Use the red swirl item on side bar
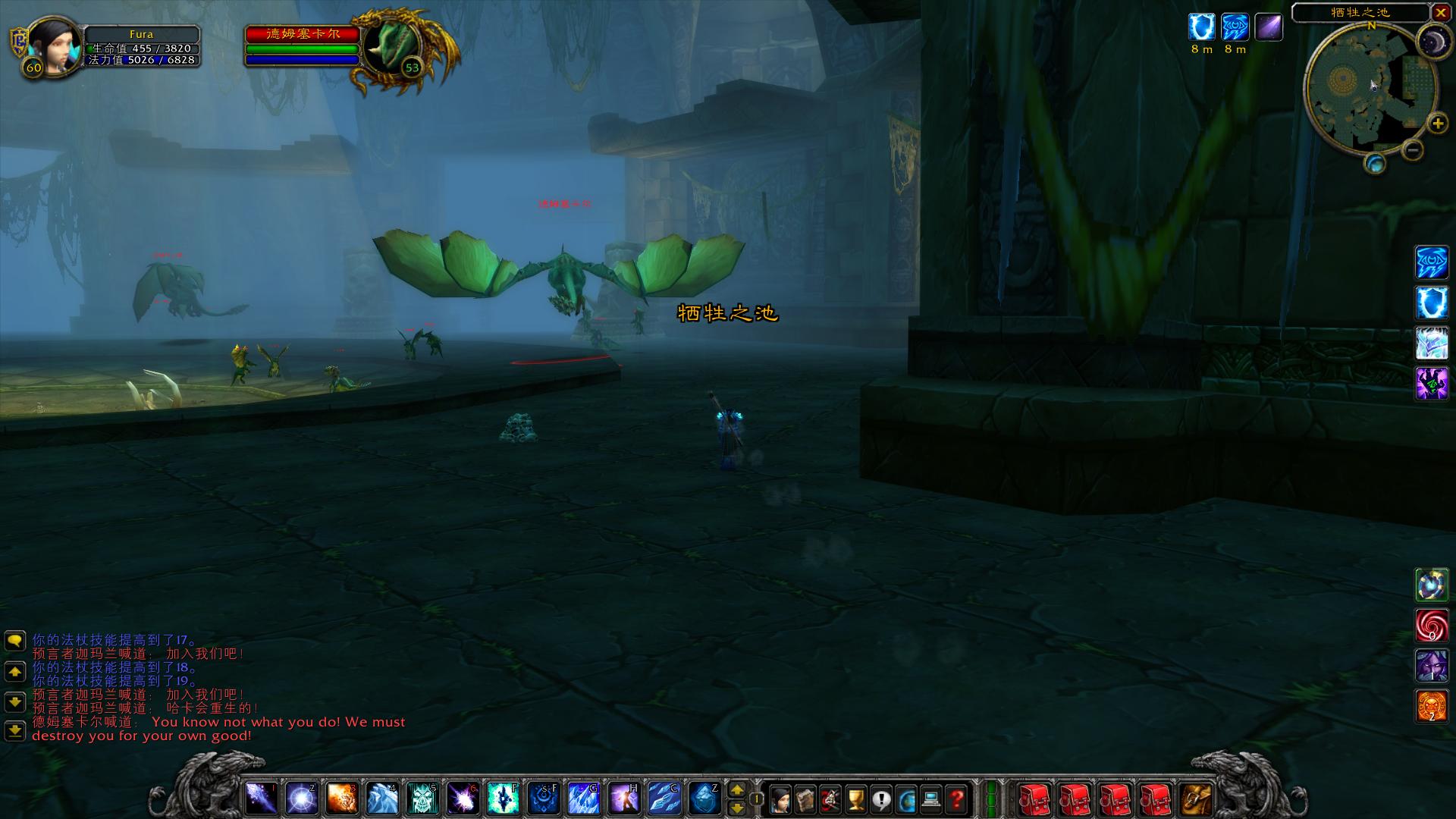The width and height of the screenshot is (1456, 819). tap(1432, 626)
